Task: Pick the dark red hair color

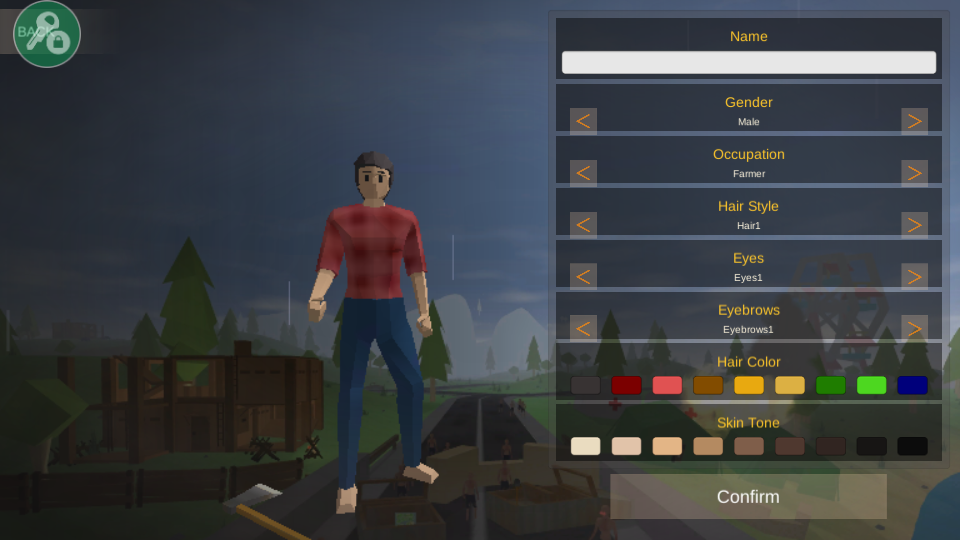Action: pos(627,385)
